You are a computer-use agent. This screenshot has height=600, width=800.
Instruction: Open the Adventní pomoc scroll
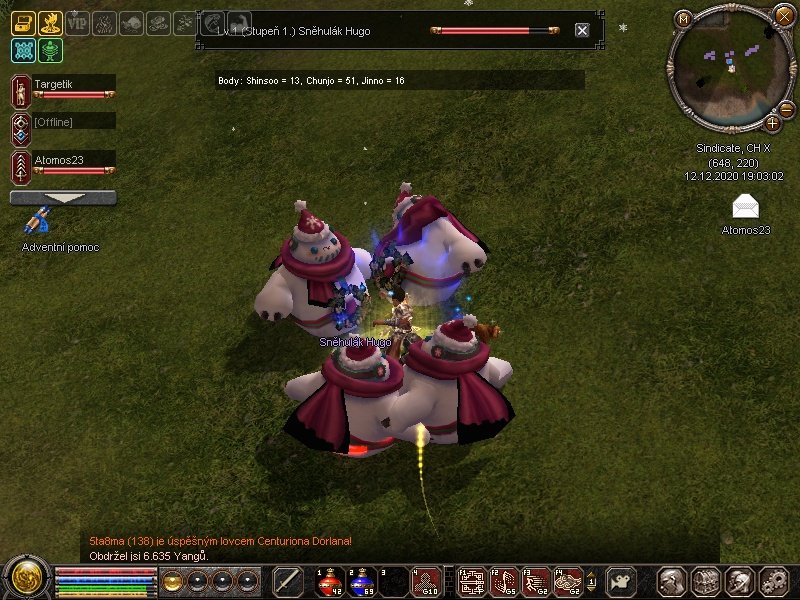39,223
